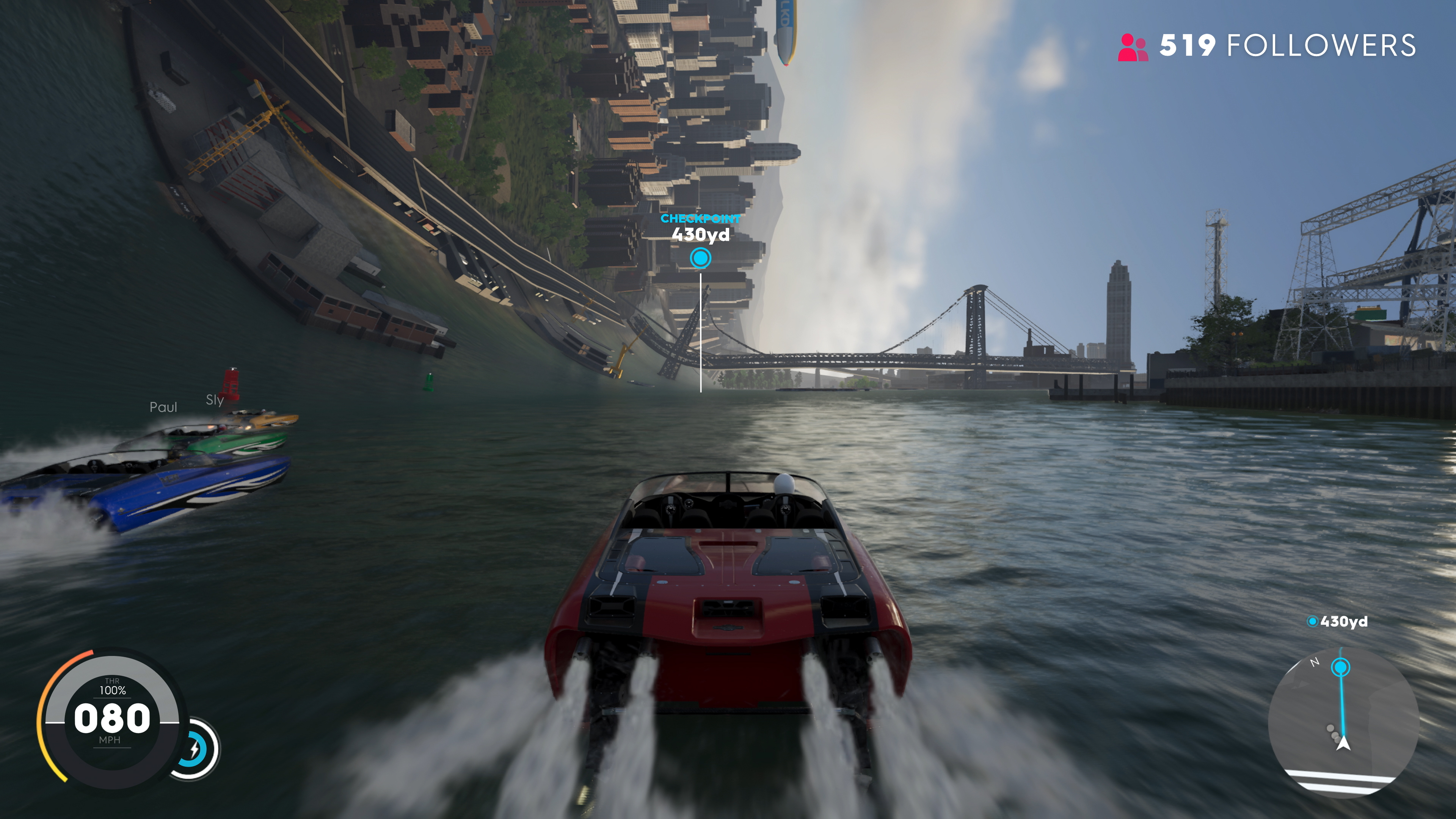Activate the nitro boost lightning icon
Image resolution: width=1456 pixels, height=819 pixels.
[x=195, y=750]
